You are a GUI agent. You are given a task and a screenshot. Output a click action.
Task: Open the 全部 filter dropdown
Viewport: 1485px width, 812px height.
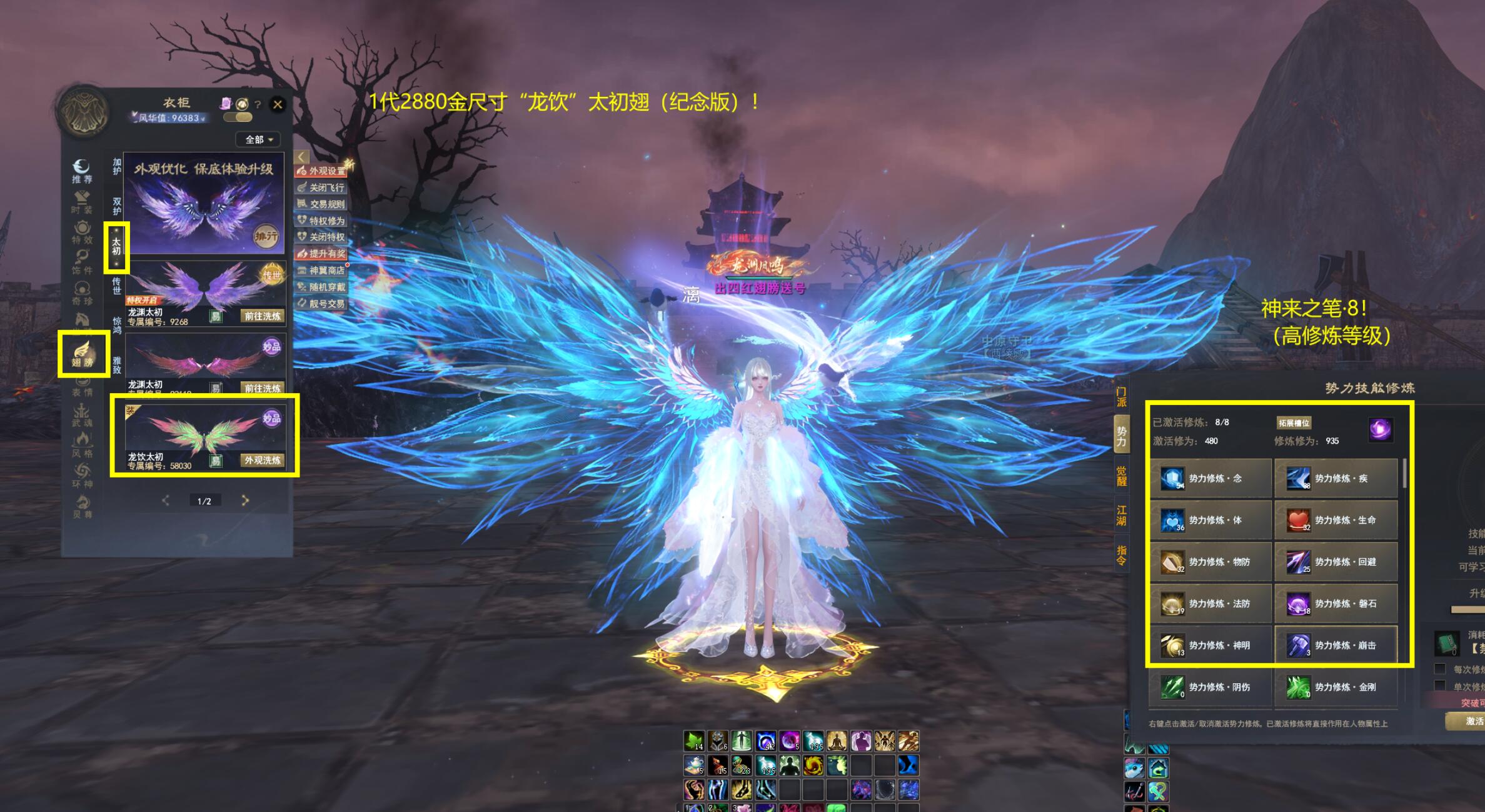pos(258,139)
